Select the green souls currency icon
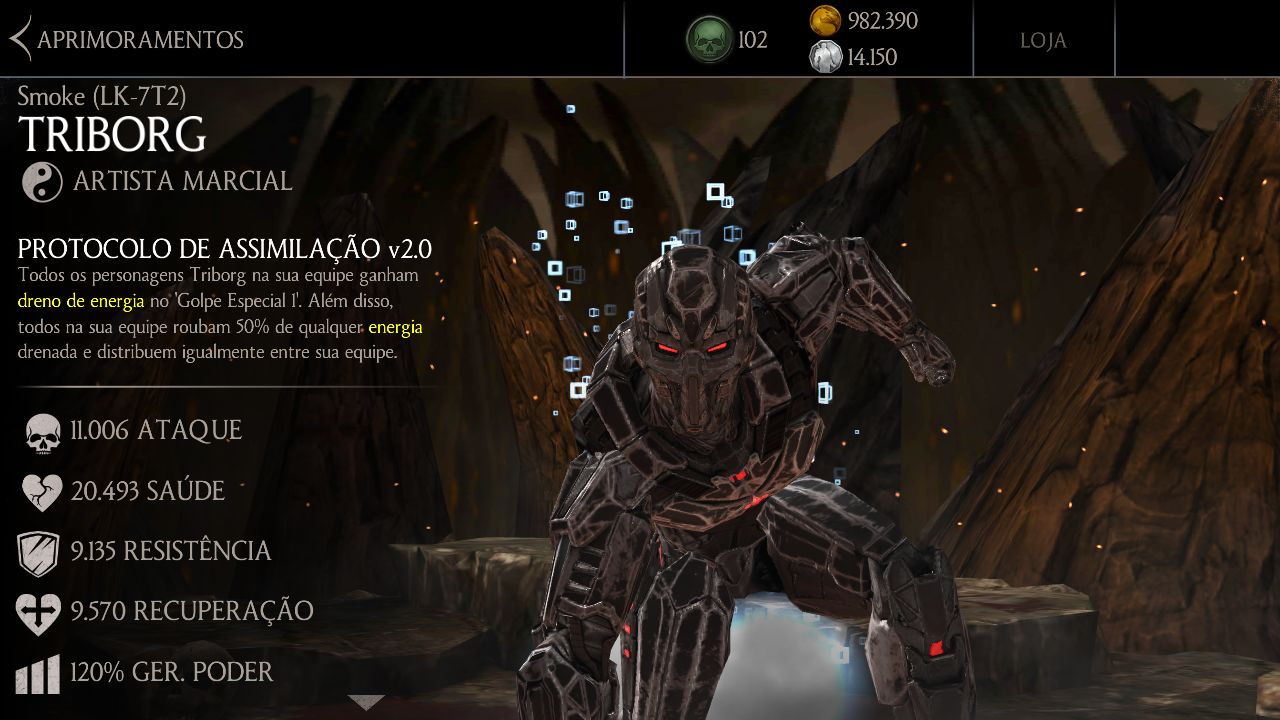Screen dimensions: 1280x720 click(709, 40)
